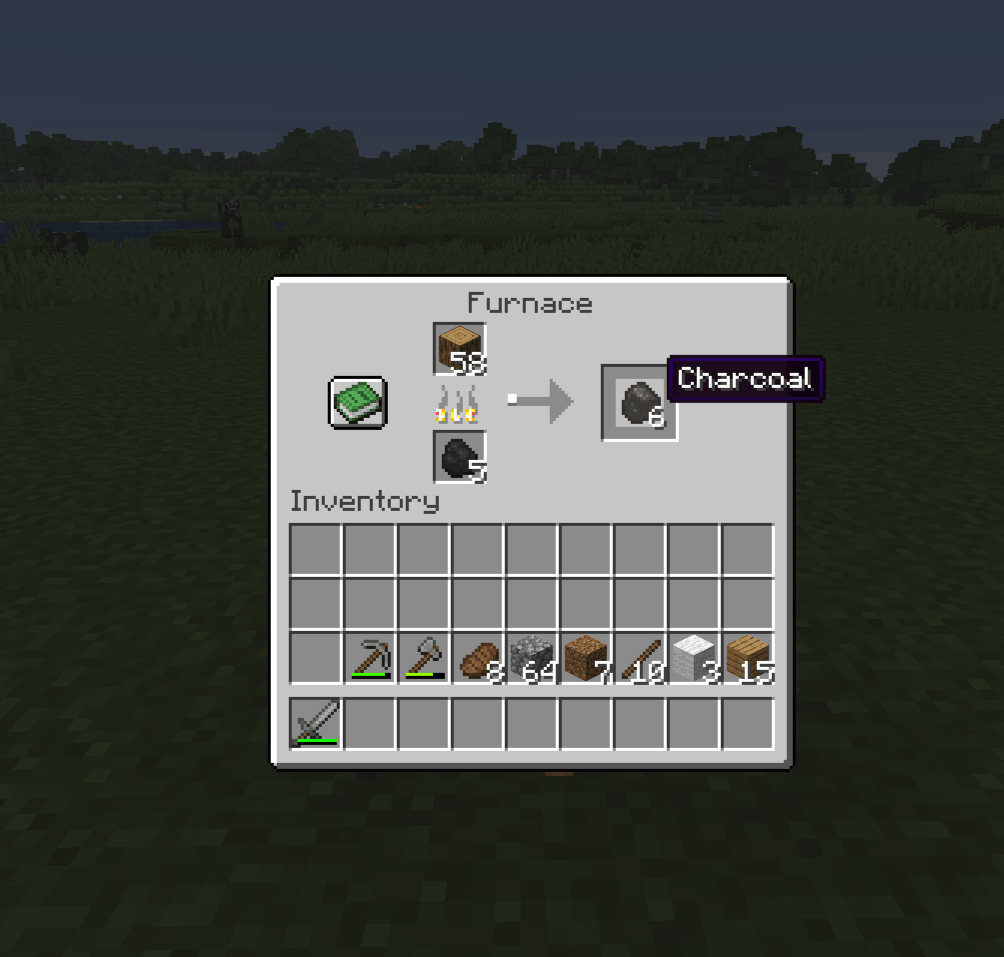Grab the stack of 64 cobblestone
The height and width of the screenshot is (957, 1004).
click(532, 658)
